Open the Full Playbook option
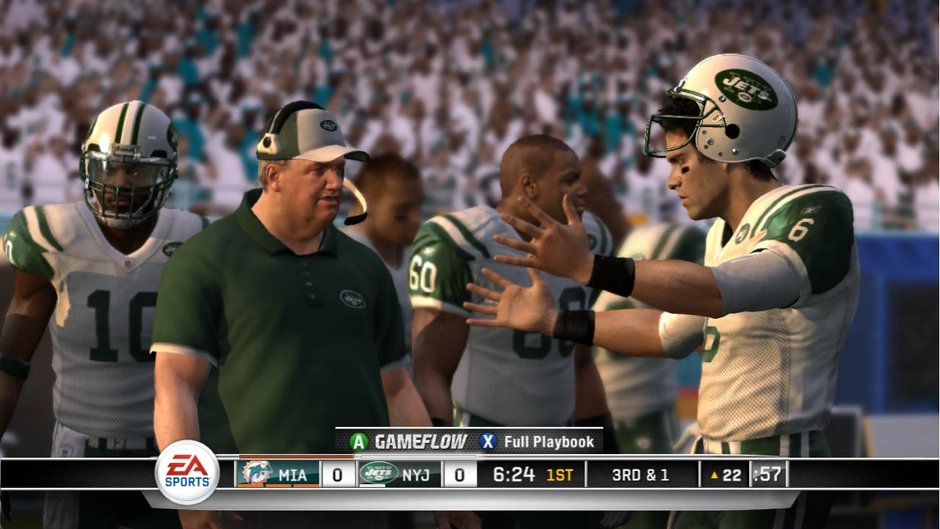 click(538, 441)
